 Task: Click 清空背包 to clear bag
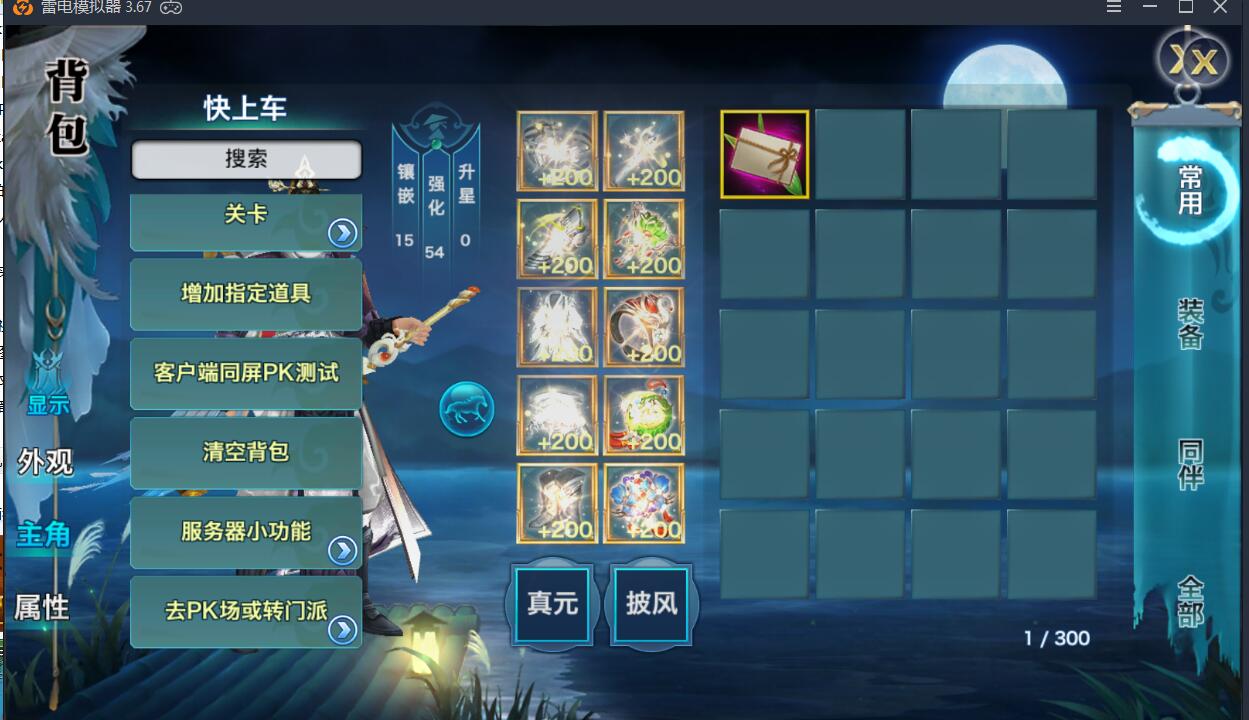(x=246, y=452)
